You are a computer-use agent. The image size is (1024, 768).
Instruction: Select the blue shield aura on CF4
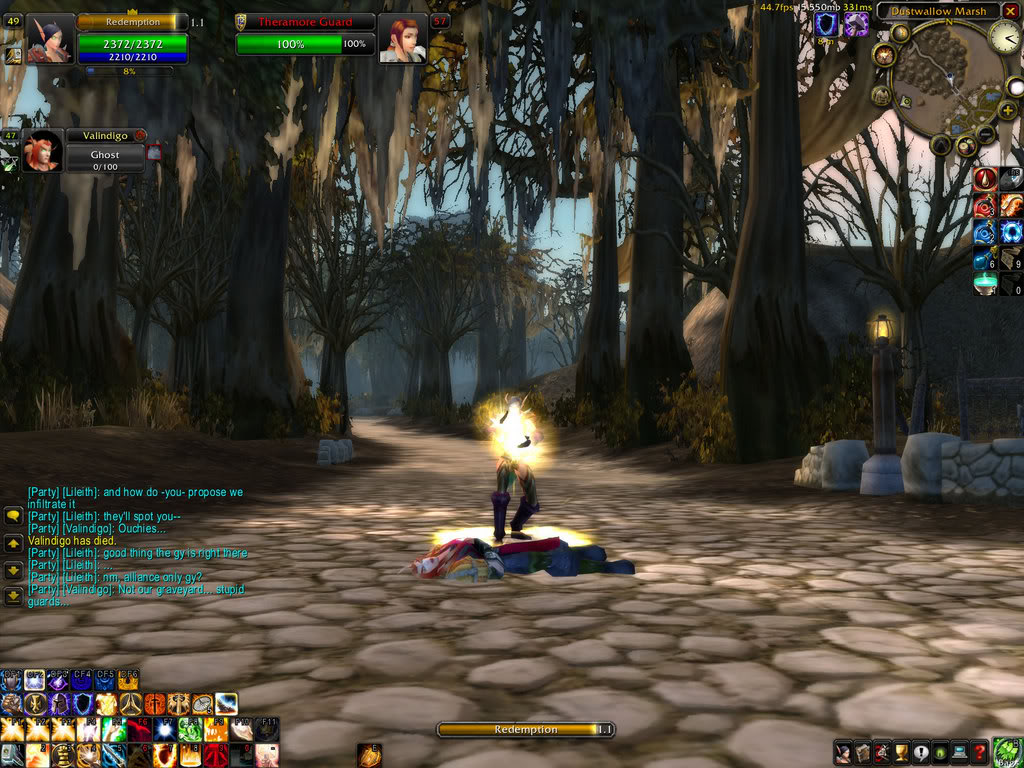(82, 680)
